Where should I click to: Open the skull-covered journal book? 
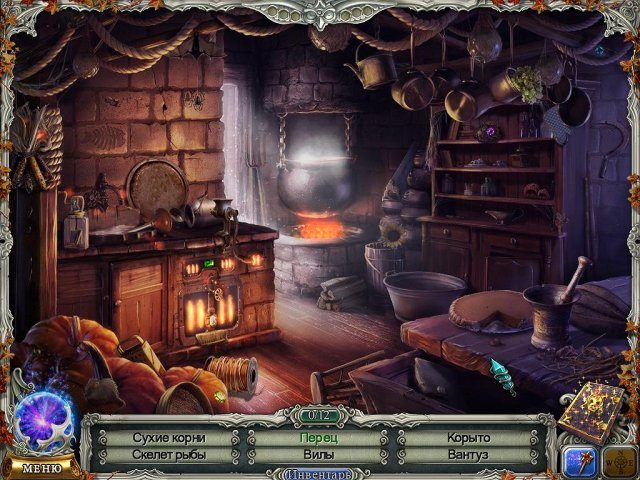coord(592,408)
